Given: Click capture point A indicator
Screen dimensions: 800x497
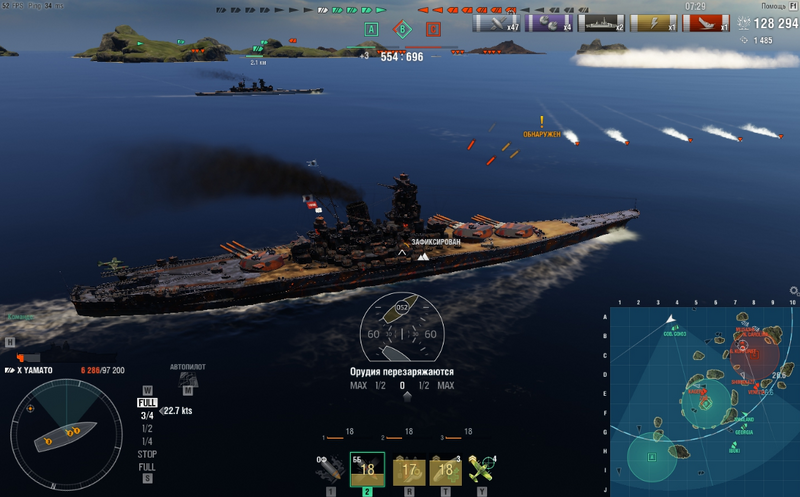Looking at the screenshot, I should (x=372, y=29).
